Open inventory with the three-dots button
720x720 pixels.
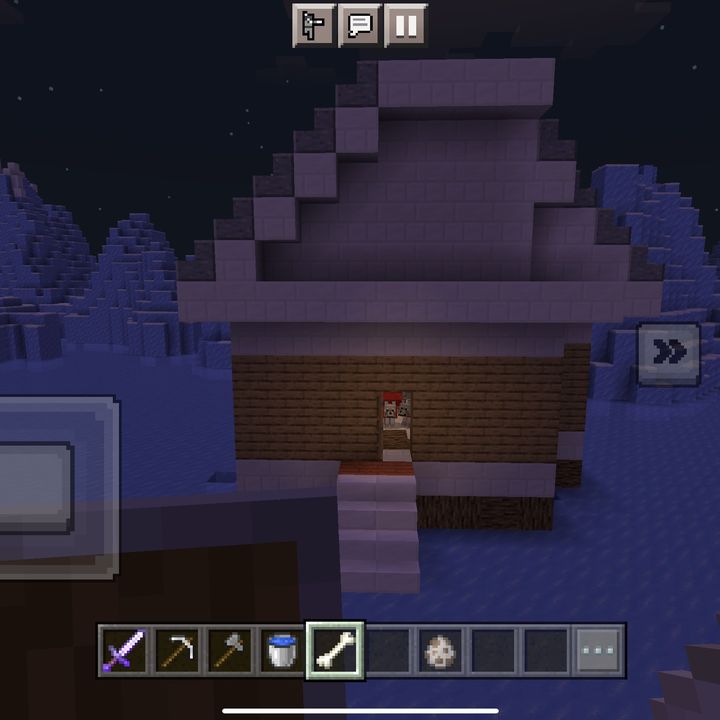tap(598, 651)
